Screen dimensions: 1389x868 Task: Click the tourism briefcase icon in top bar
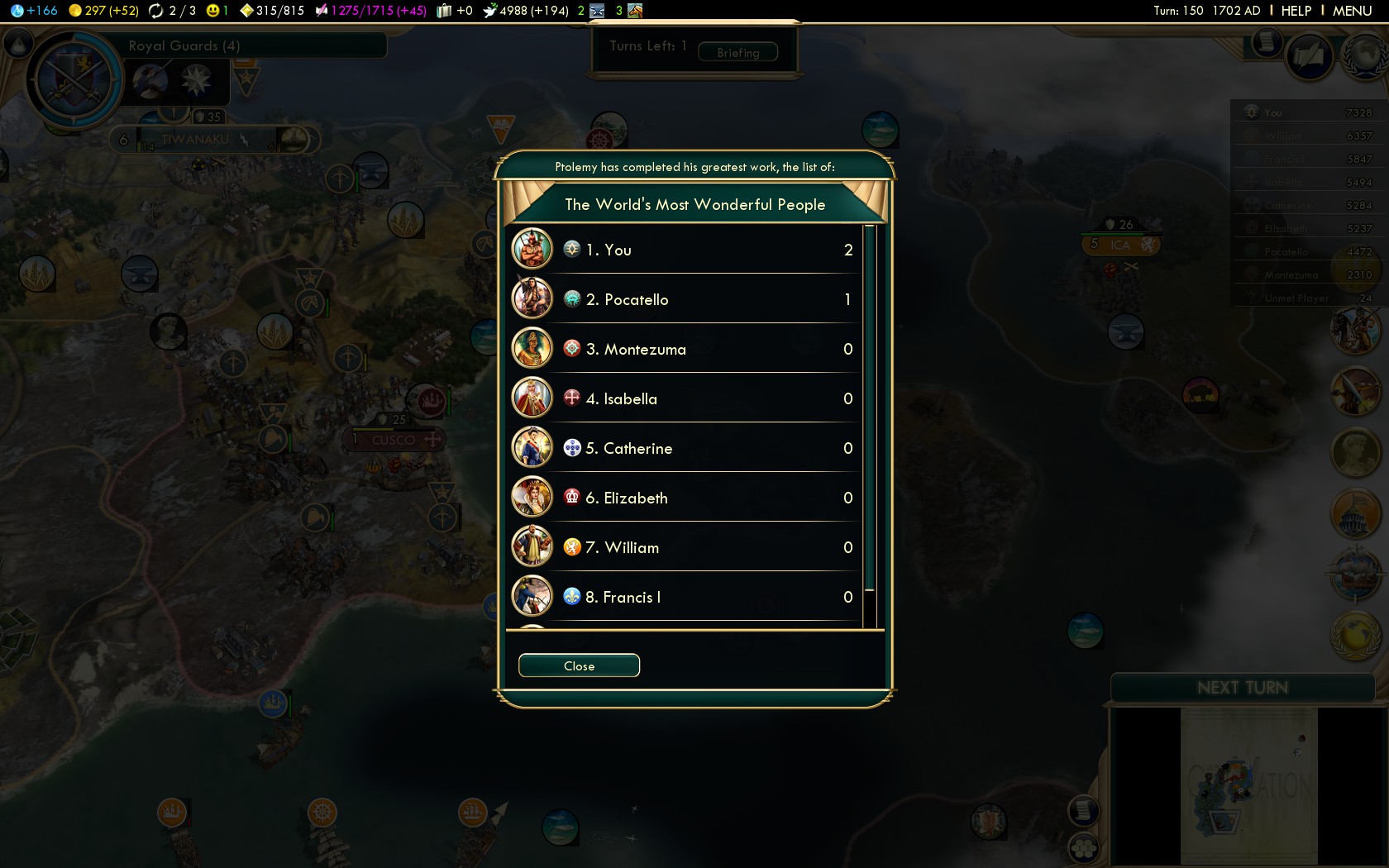(x=445, y=11)
